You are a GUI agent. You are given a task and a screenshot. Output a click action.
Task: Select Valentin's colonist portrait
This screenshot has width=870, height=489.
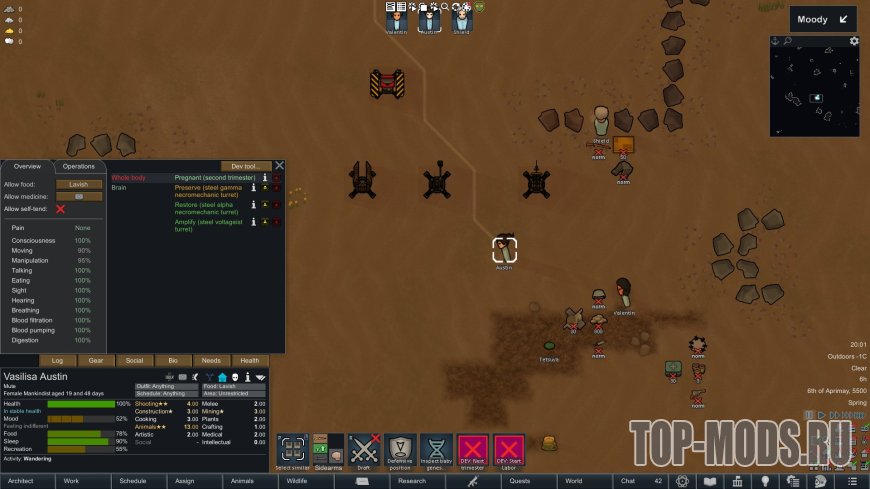coord(397,18)
